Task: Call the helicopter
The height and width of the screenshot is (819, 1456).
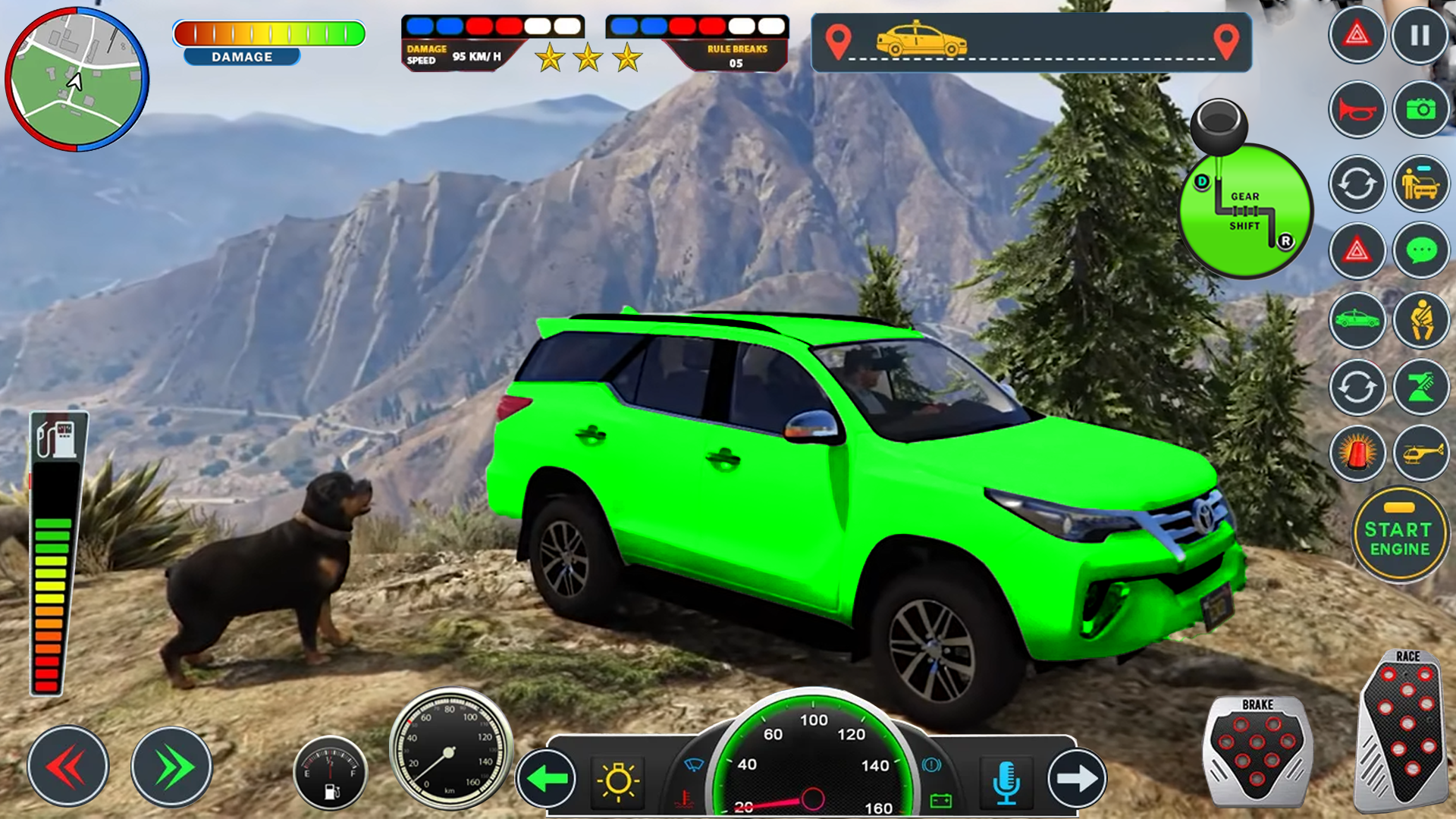Action: coord(1422,453)
